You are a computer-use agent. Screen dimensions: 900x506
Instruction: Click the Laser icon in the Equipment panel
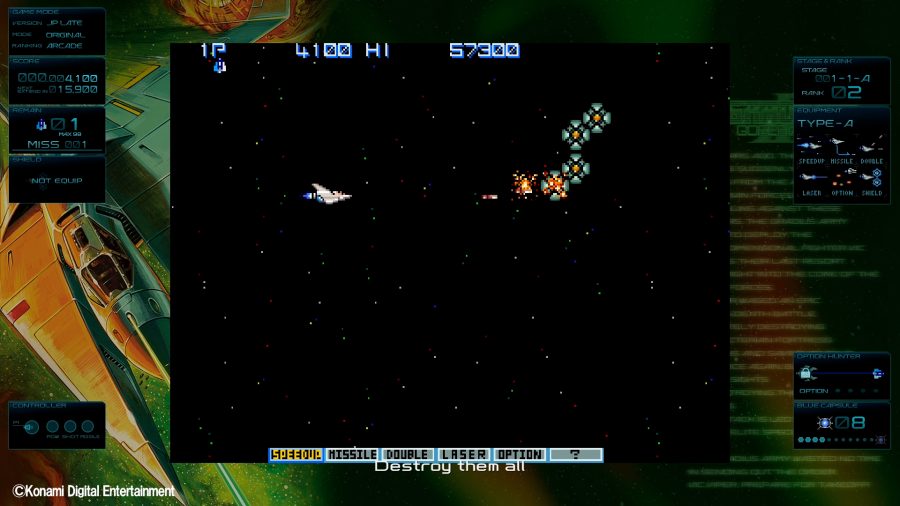811,177
